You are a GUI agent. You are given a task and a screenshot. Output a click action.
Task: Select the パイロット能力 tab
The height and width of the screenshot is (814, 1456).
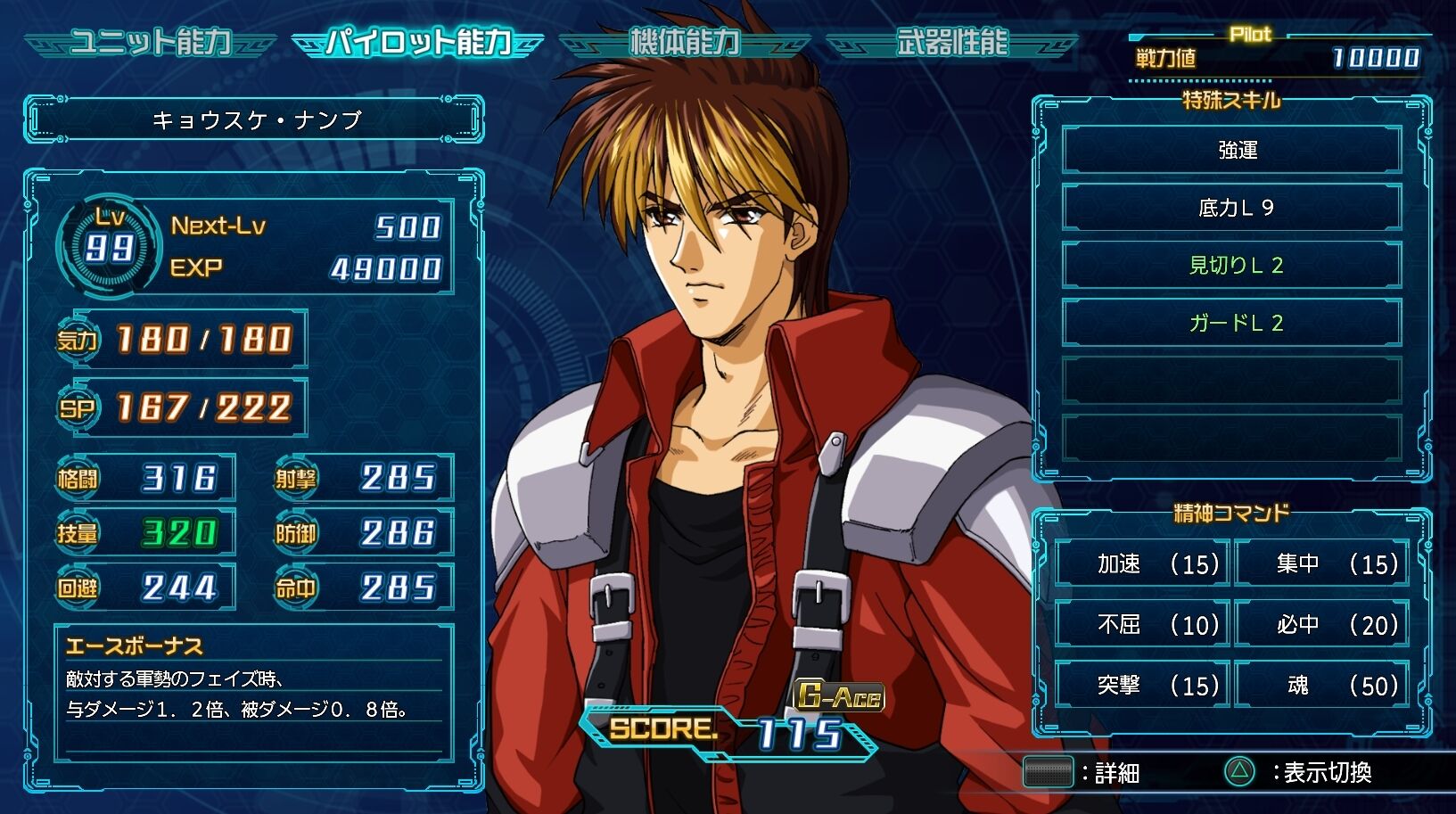click(417, 42)
